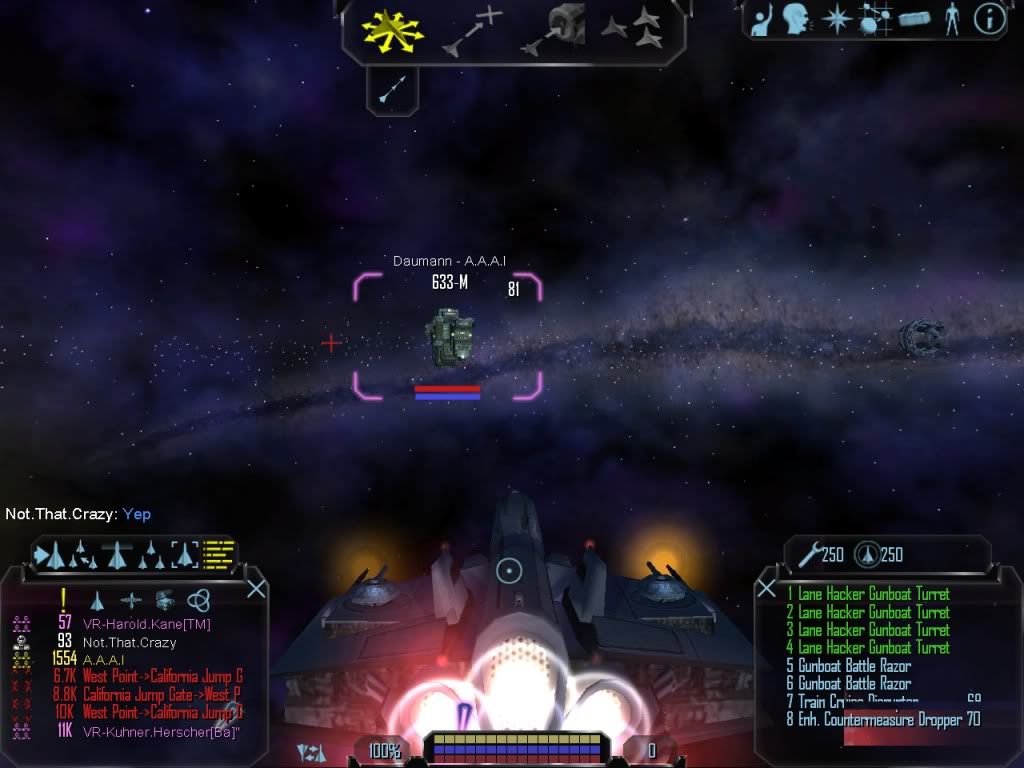Click the cruise engine icon below the maneuver bar
The height and width of the screenshot is (768, 1024).
point(391,89)
